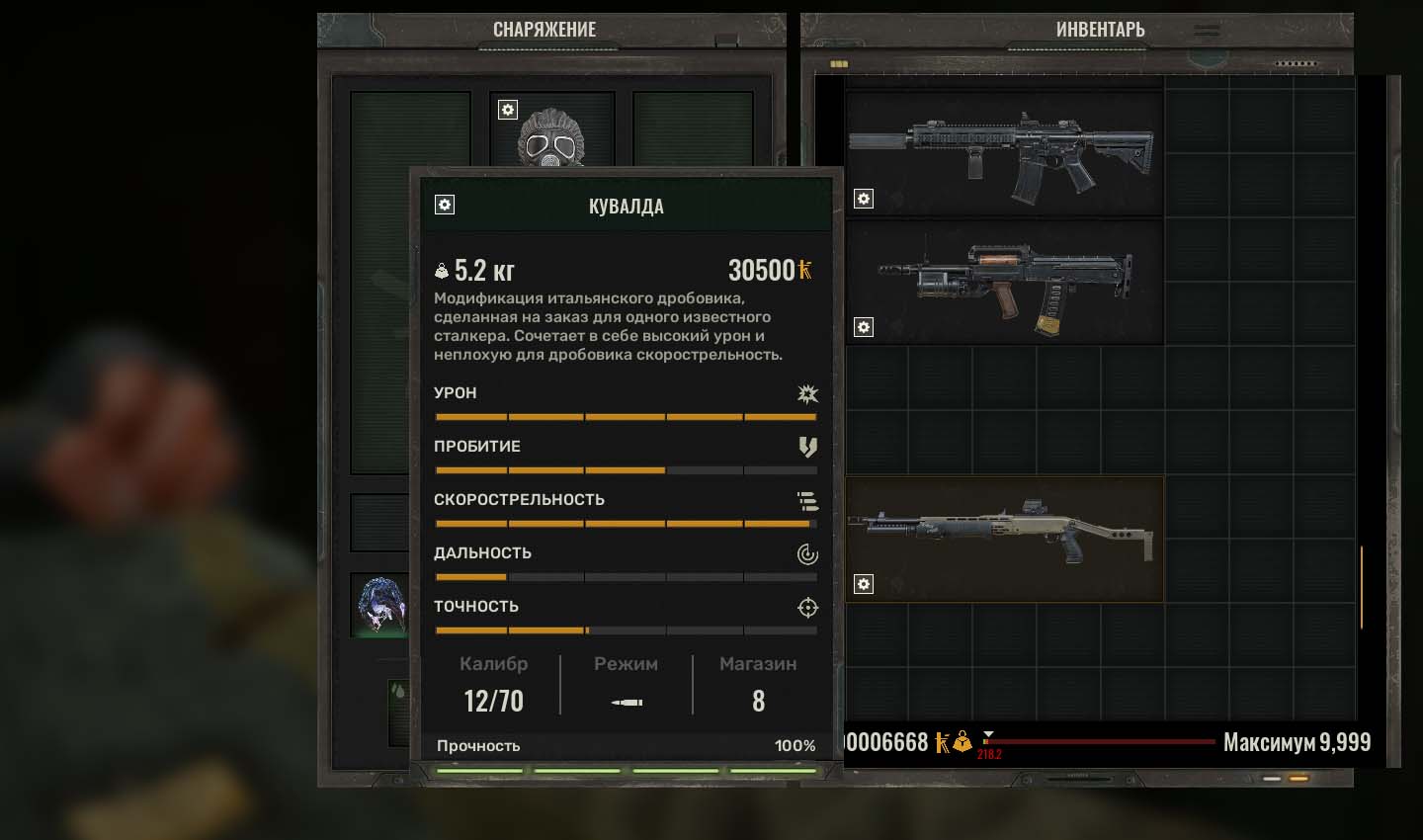Select the Kuvalda shotgun slot
This screenshot has height=840, width=1423.
[x=1003, y=540]
